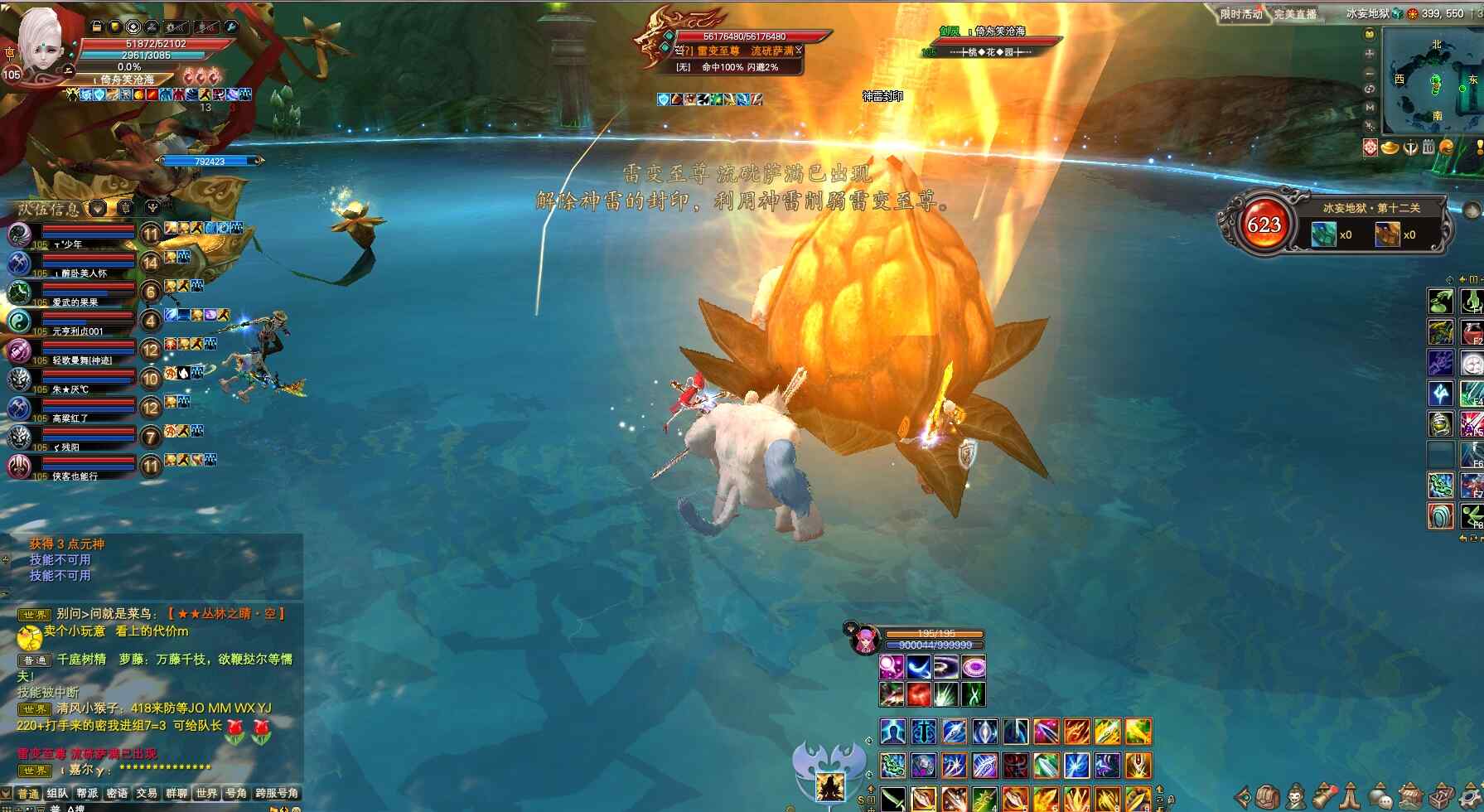The image size is (1484, 812).
Task: Click the pink-haired pet portrait
Action: [865, 640]
